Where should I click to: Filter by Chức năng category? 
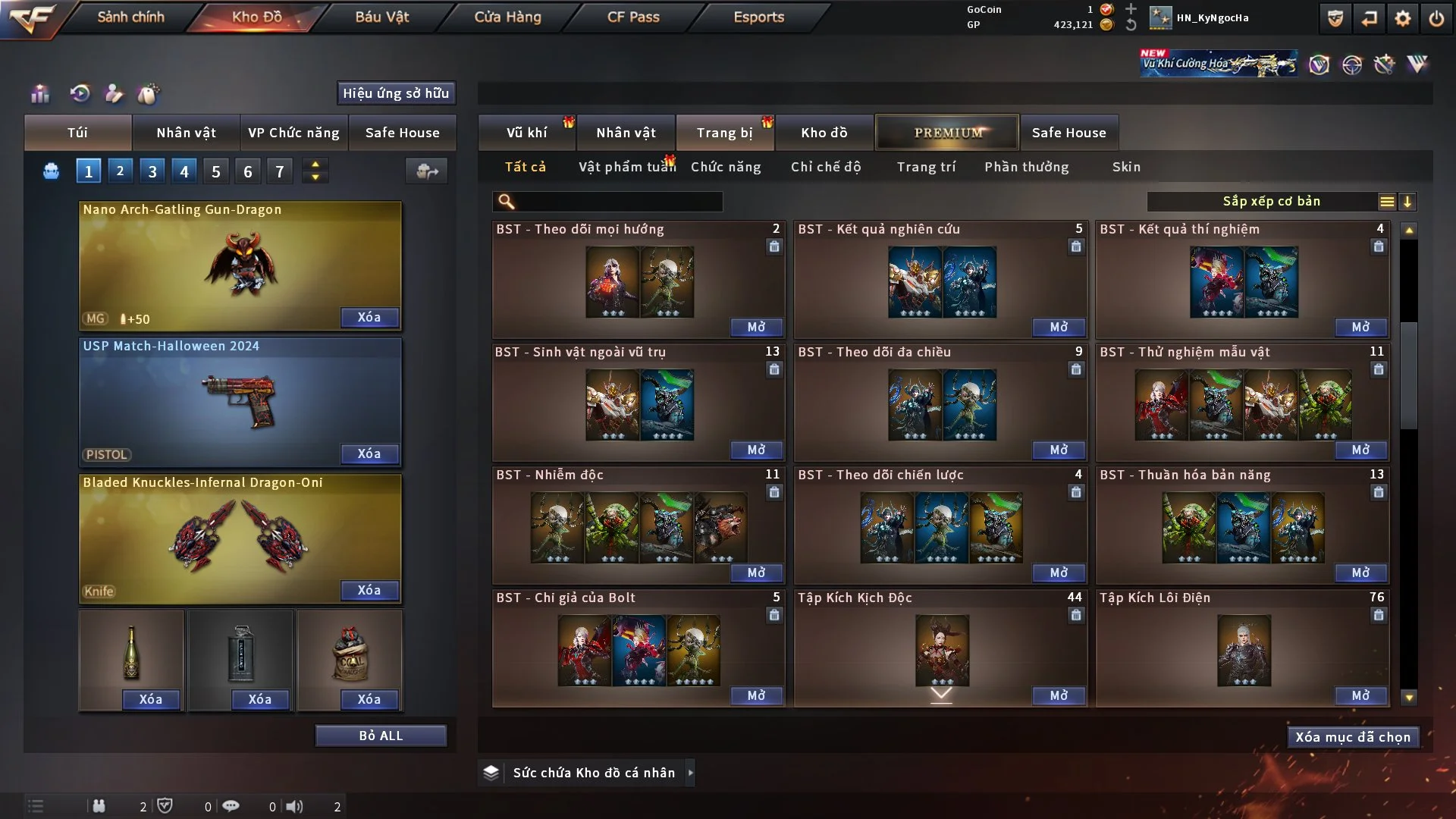click(726, 167)
